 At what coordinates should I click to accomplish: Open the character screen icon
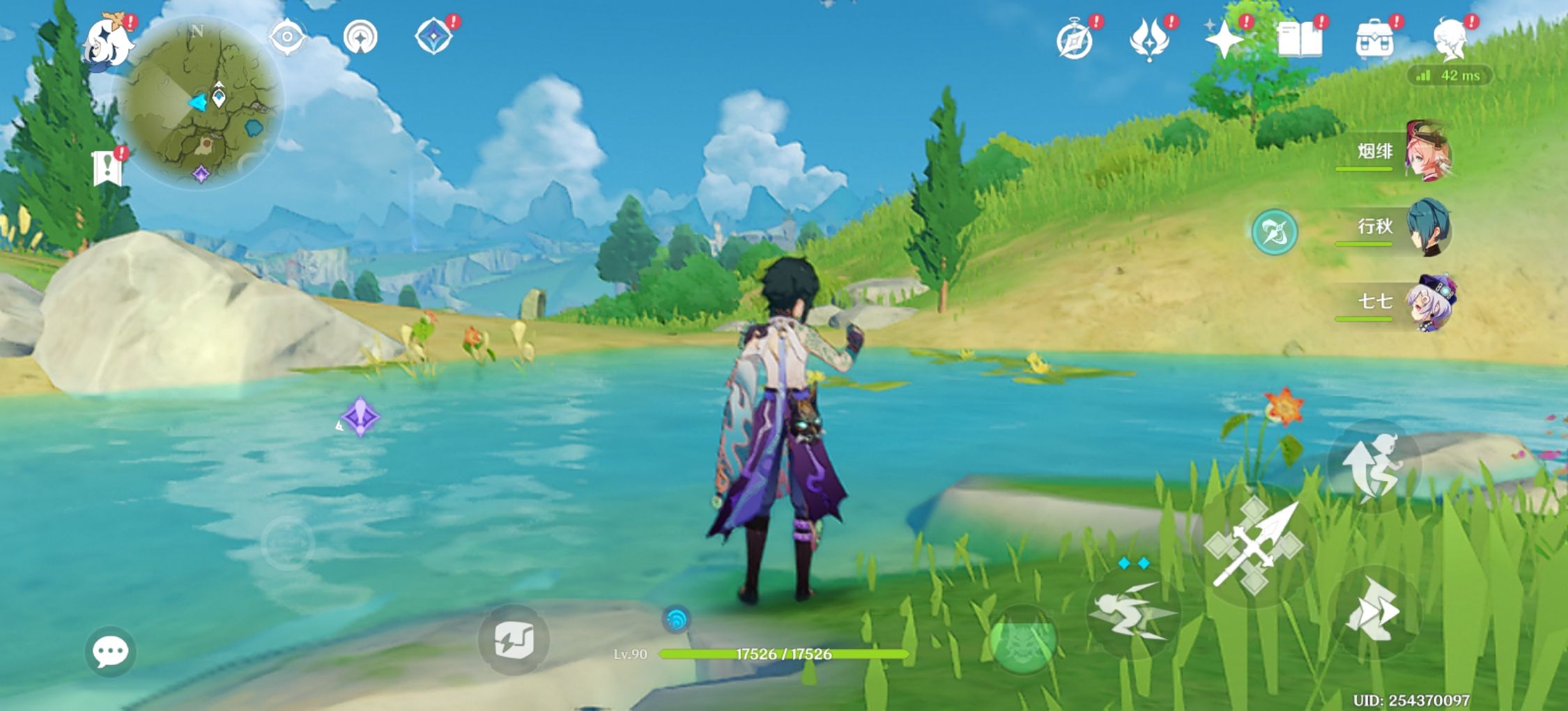(1451, 39)
